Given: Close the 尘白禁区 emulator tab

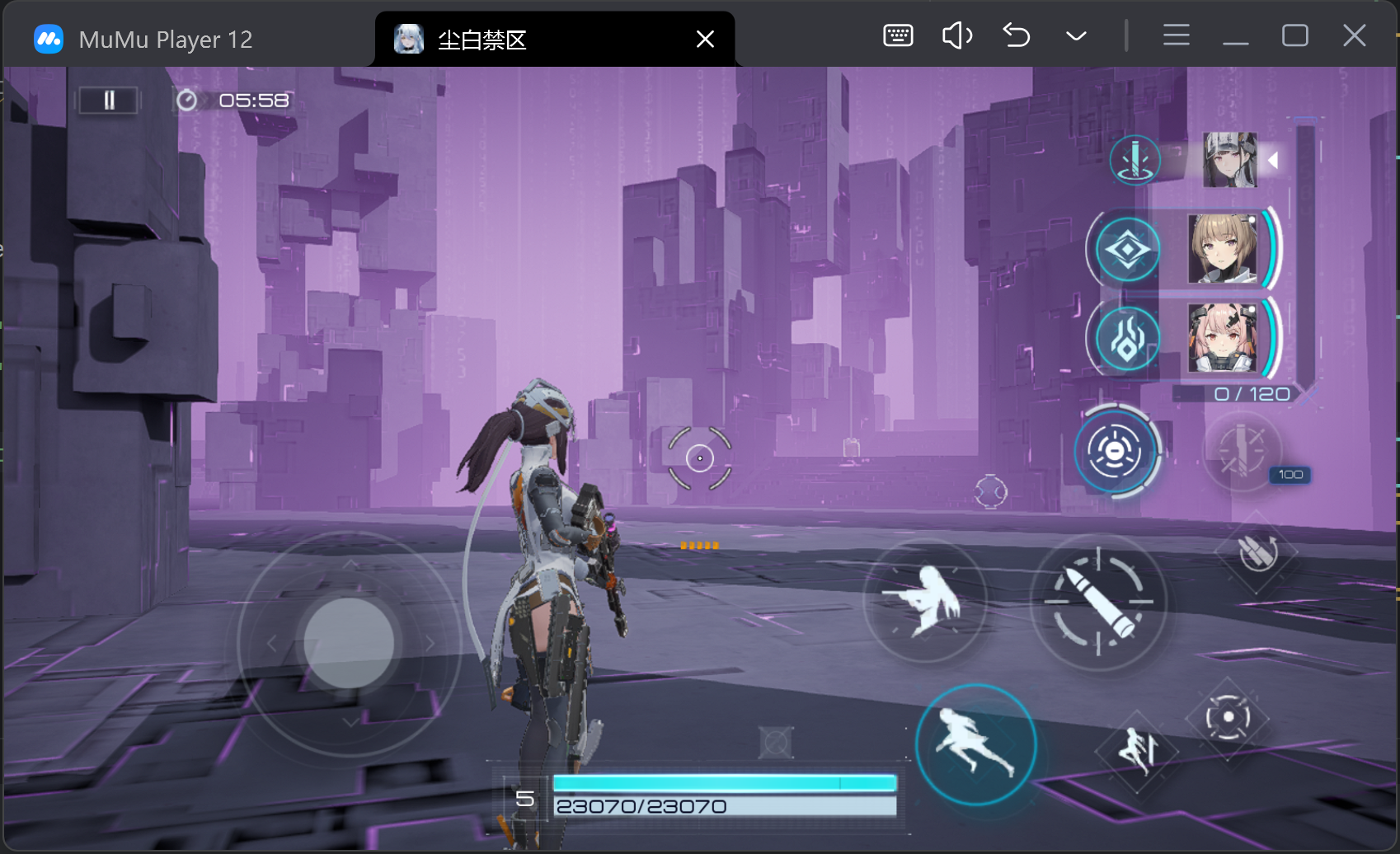Looking at the screenshot, I should click(x=705, y=39).
